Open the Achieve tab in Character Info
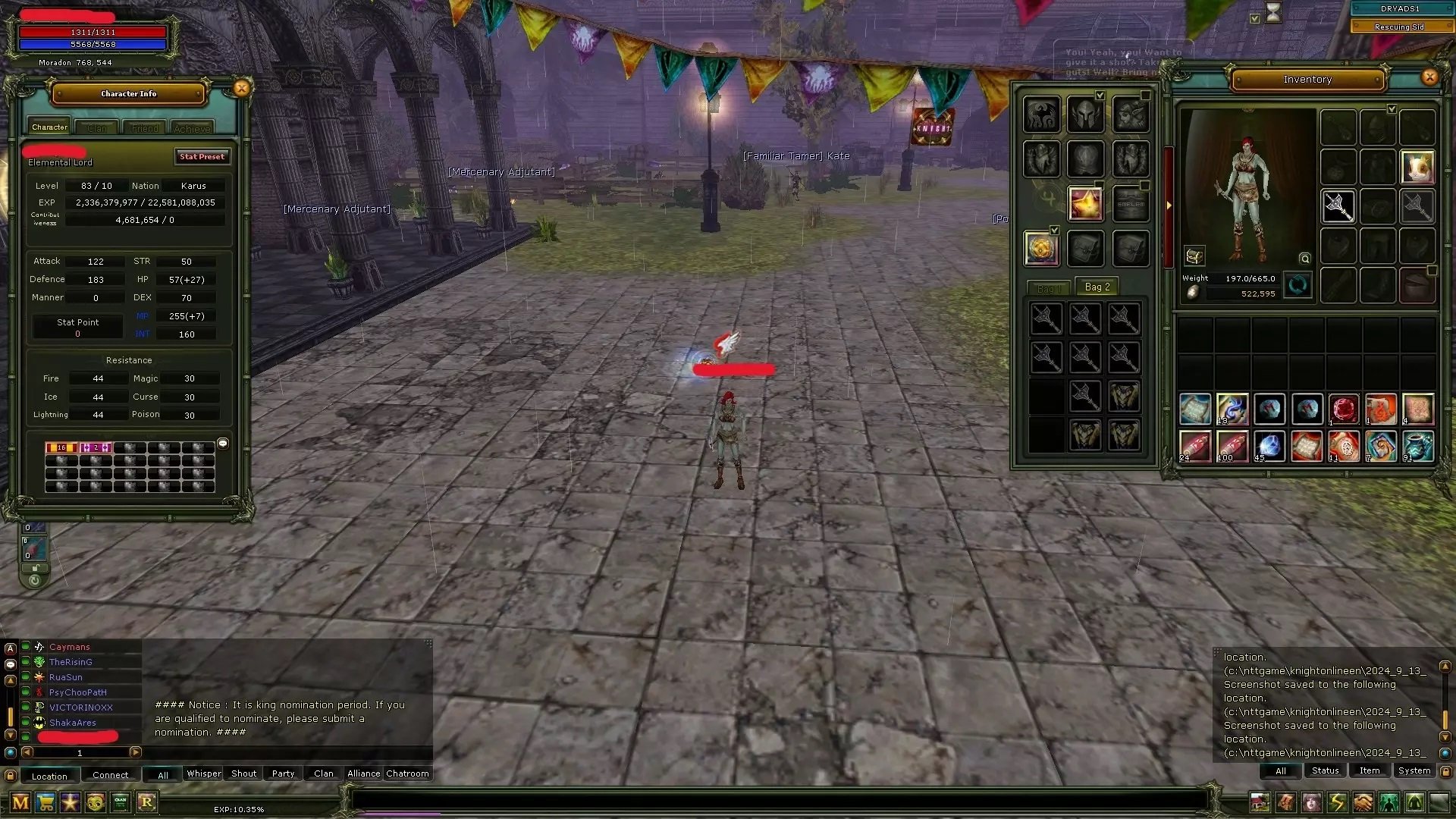The image size is (1456, 819). click(192, 127)
